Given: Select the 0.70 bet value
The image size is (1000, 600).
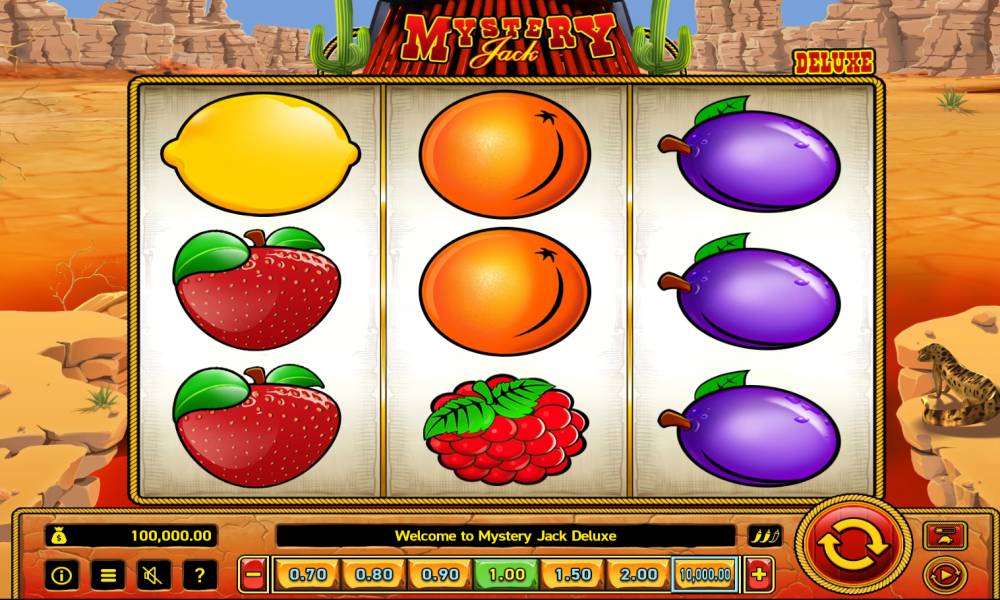Looking at the screenshot, I should pyautogui.click(x=306, y=575).
